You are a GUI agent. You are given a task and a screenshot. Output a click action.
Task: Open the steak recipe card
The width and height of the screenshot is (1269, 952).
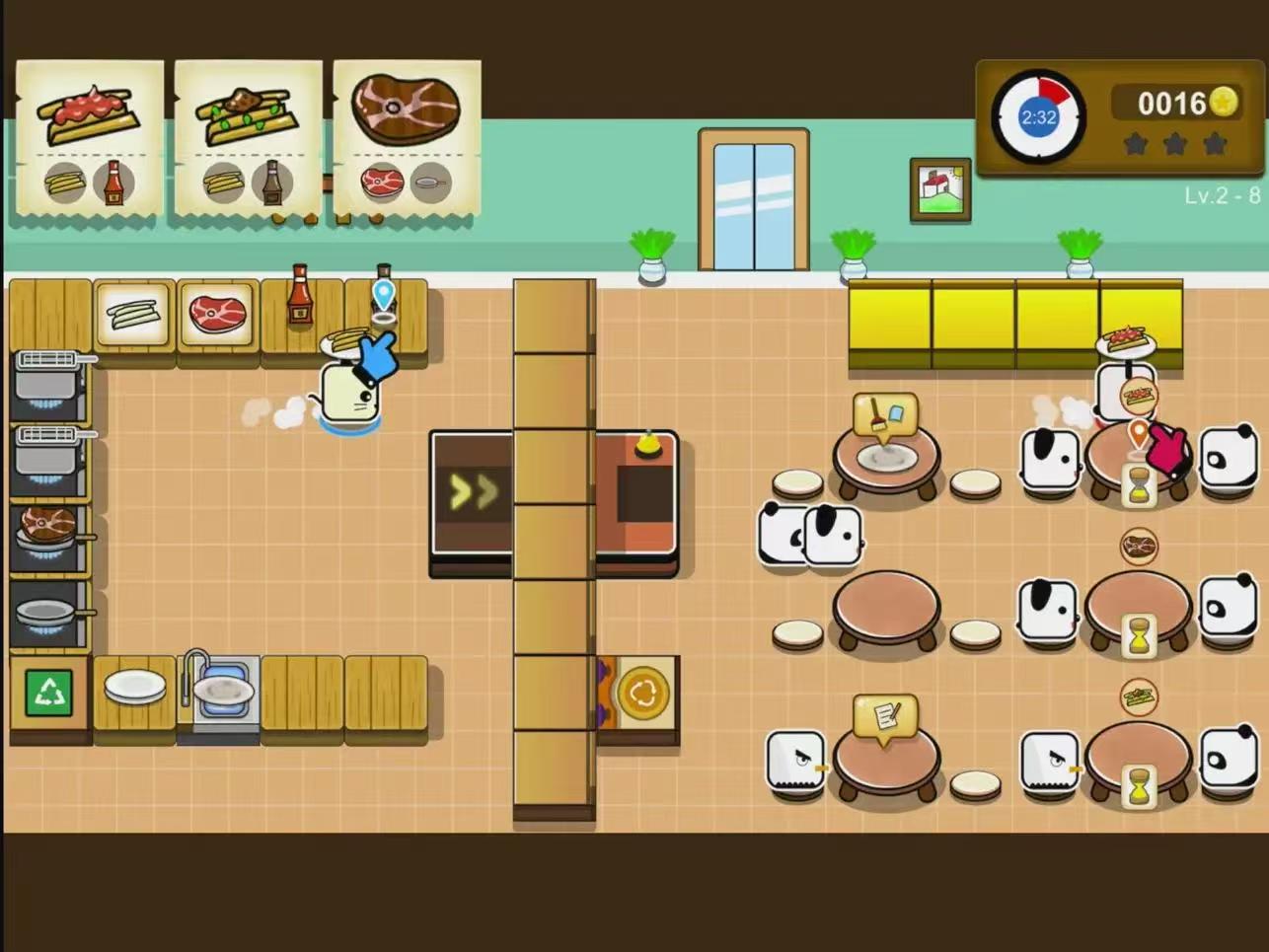tap(406, 138)
